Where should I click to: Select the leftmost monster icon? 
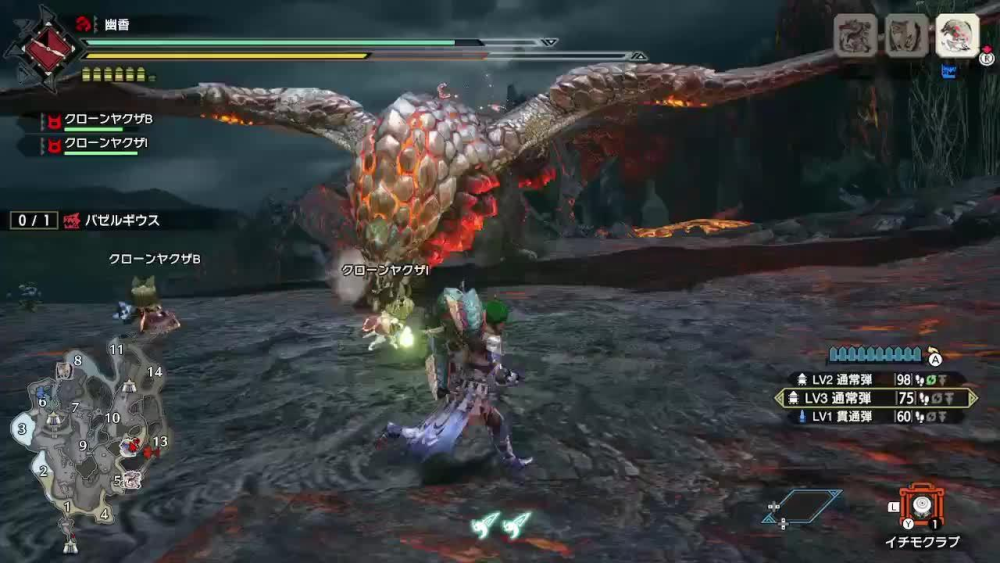click(x=856, y=36)
